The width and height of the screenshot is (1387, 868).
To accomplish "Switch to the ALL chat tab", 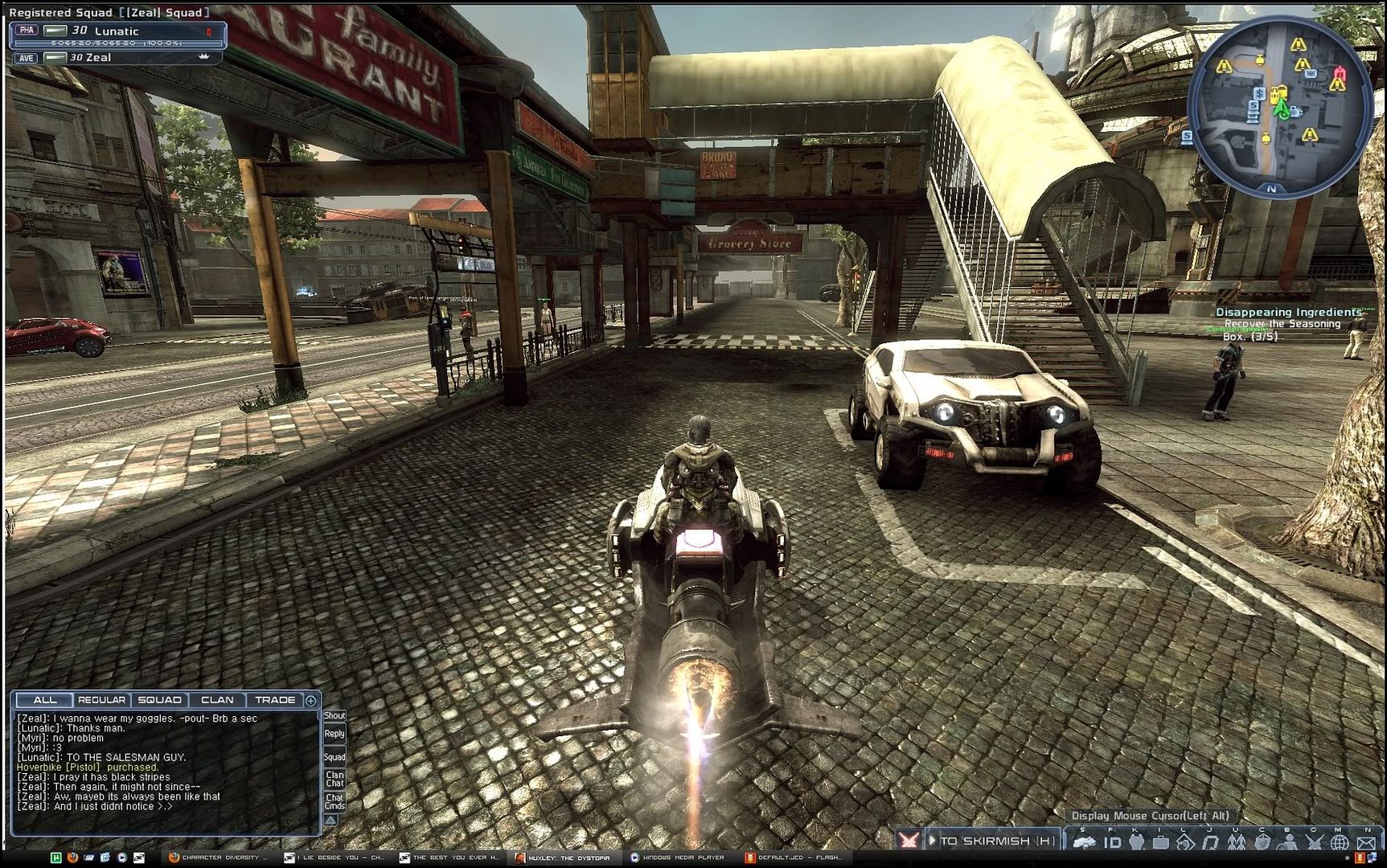I will coord(45,700).
